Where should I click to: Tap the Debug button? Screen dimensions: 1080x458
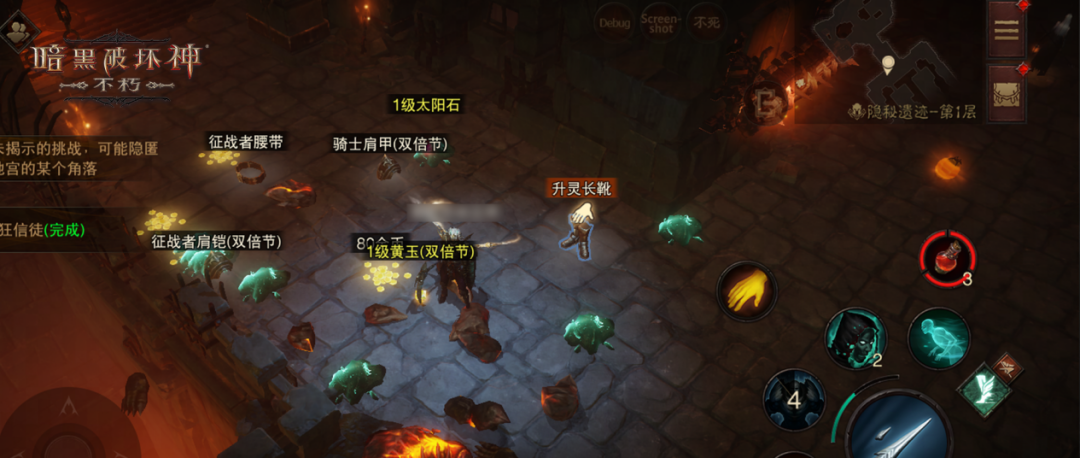(x=613, y=22)
